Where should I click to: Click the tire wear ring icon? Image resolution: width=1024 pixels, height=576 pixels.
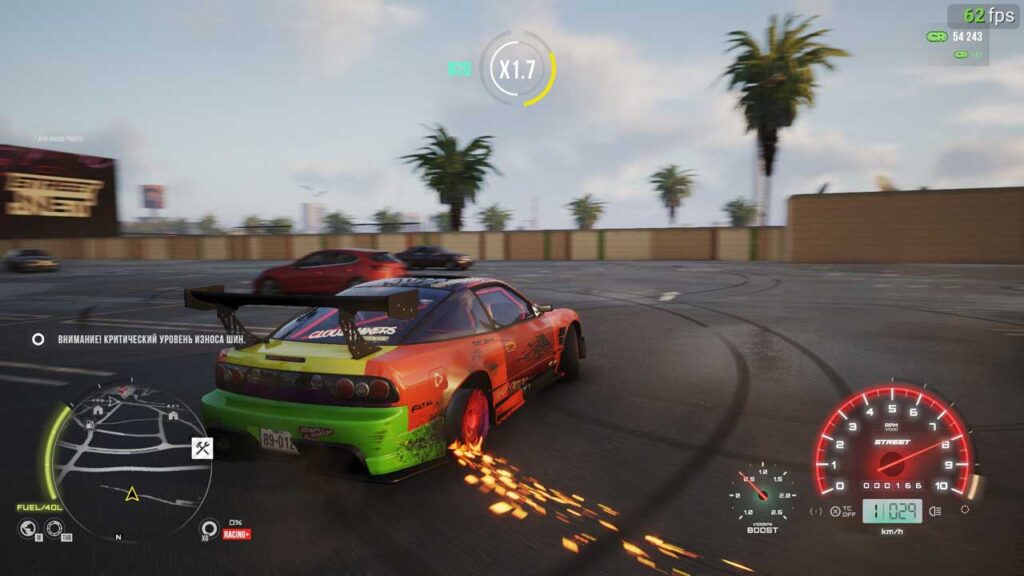tap(209, 529)
